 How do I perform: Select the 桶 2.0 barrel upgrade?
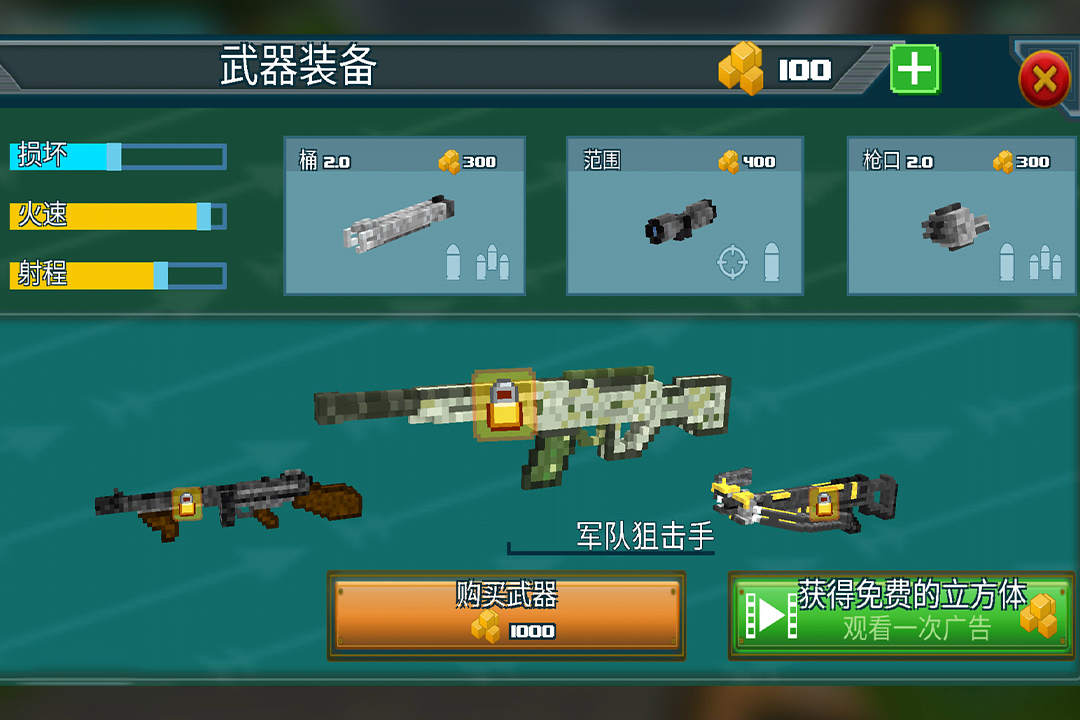(404, 216)
